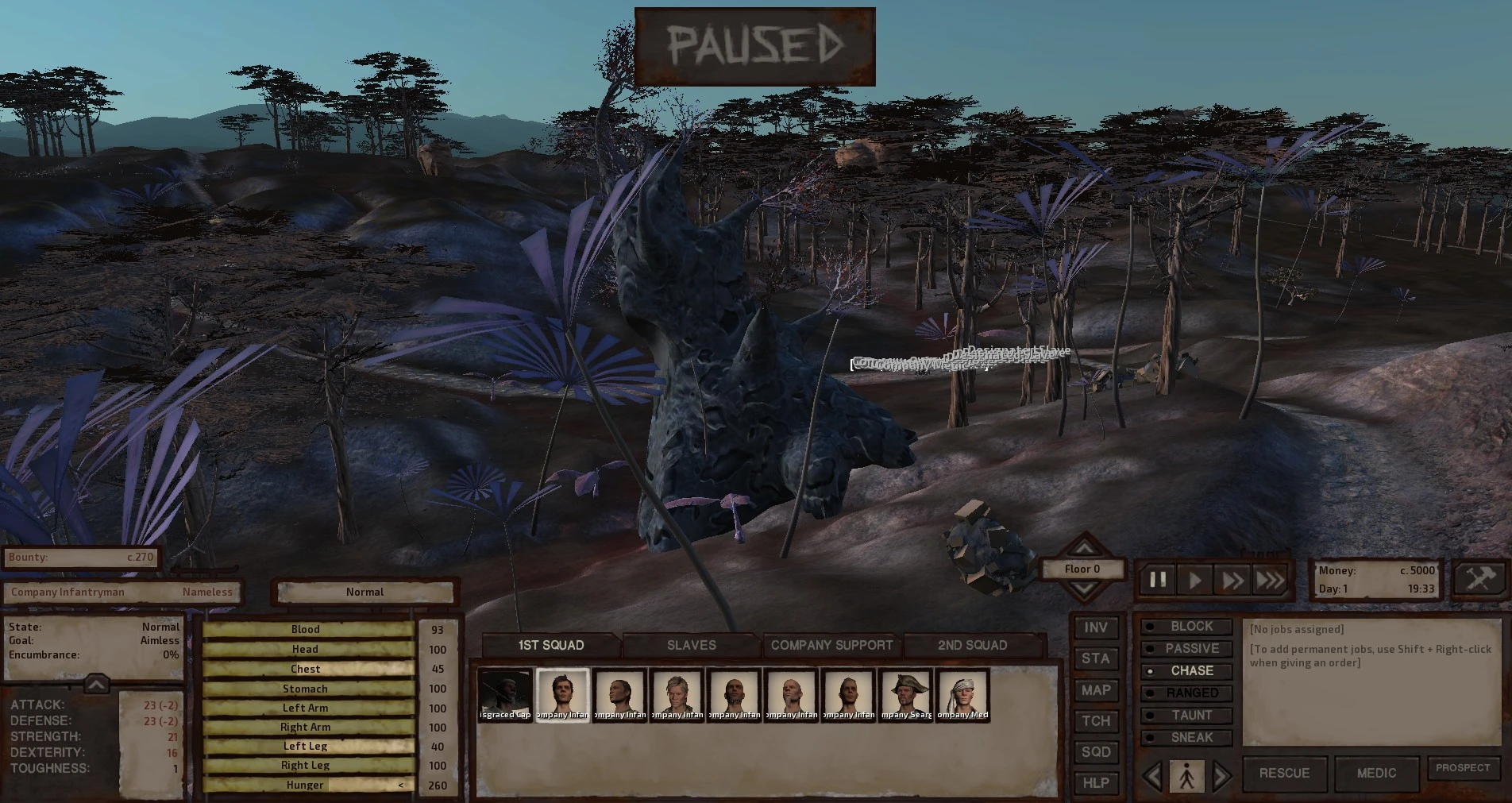This screenshot has height=803, width=1512.
Task: Select the Disgraced Captain portrait
Action: (x=506, y=695)
